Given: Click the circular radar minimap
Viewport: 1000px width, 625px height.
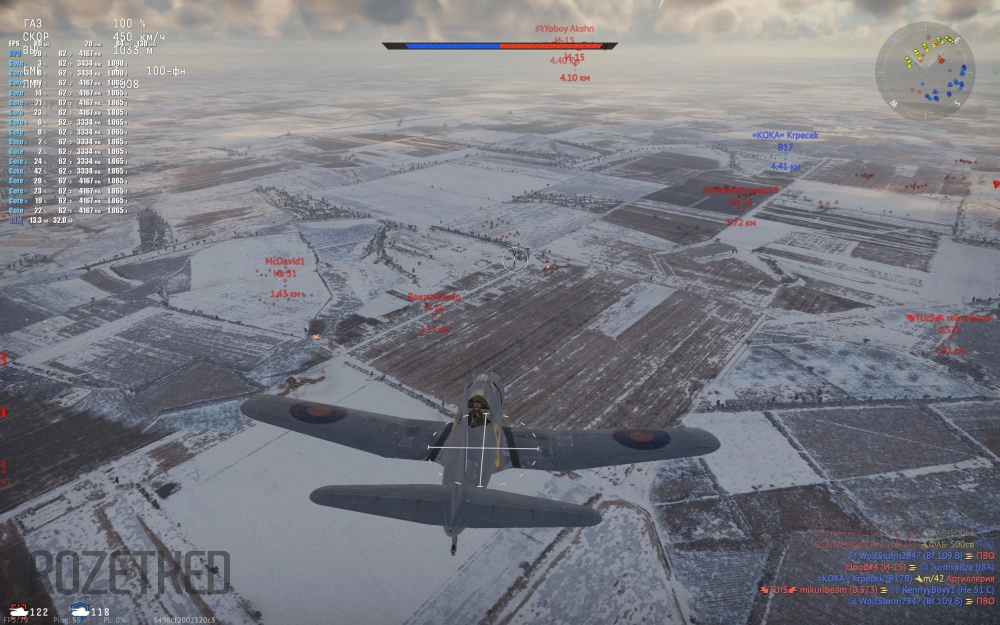Looking at the screenshot, I should coord(925,71).
